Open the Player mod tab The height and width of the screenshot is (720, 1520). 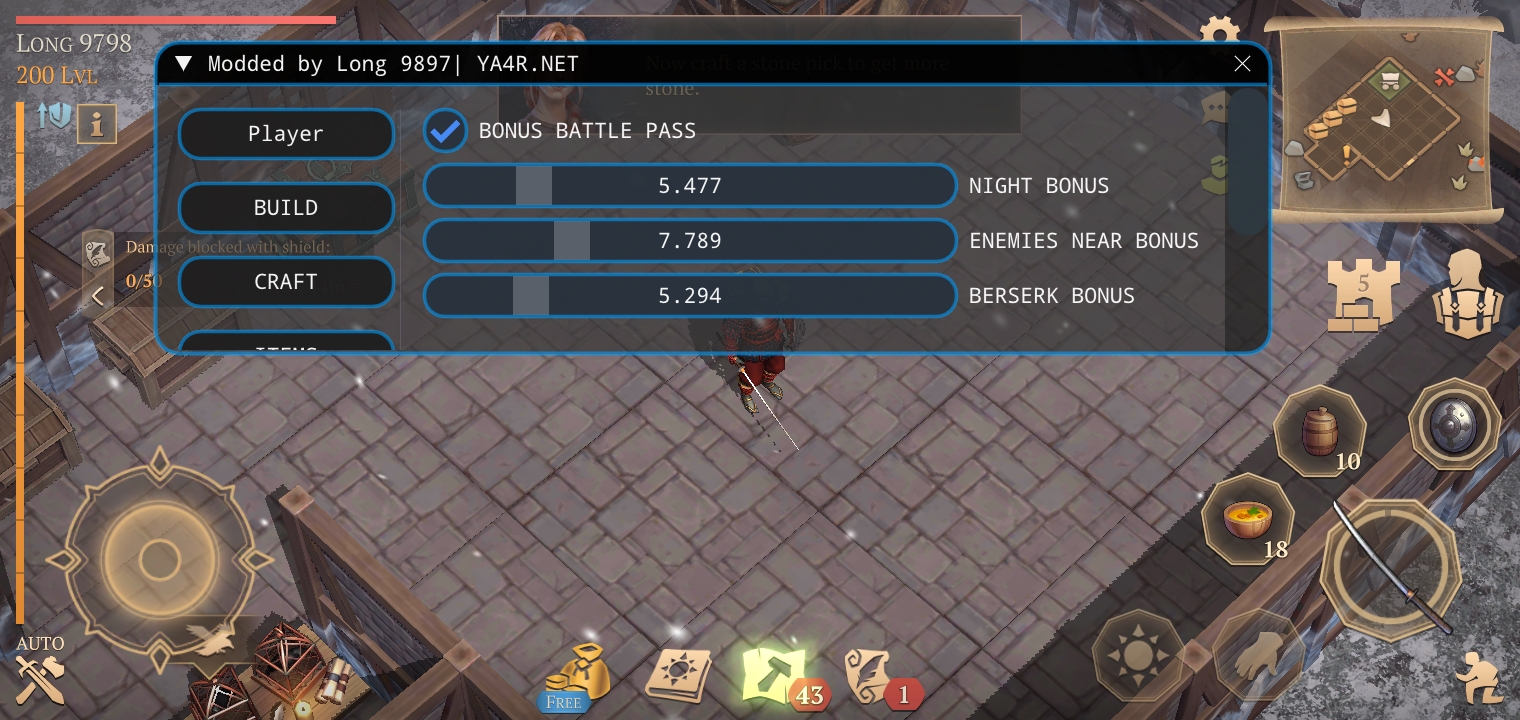pyautogui.click(x=286, y=134)
